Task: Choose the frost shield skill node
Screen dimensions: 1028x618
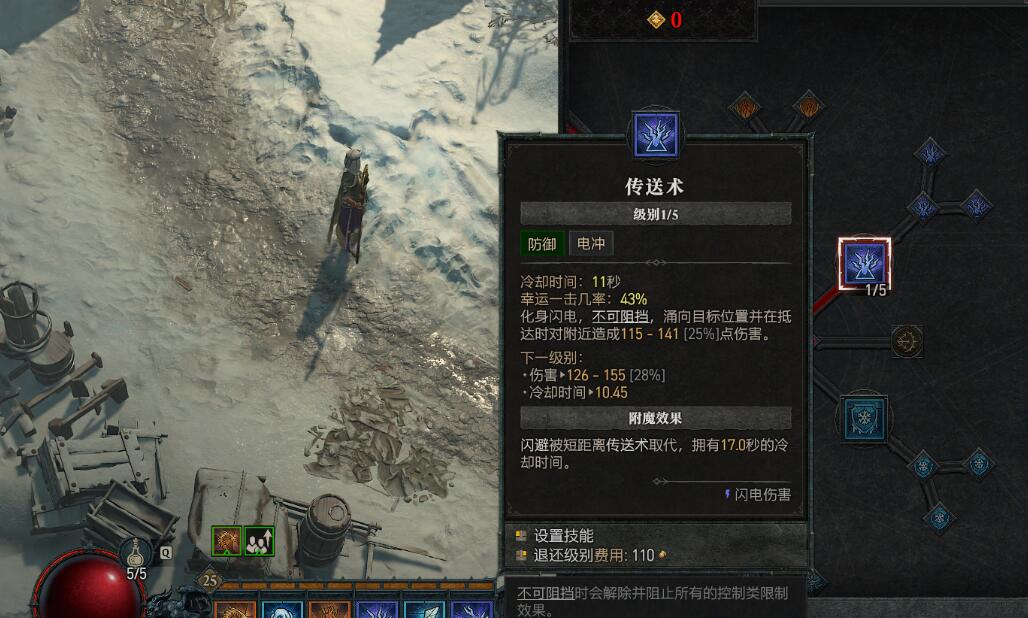Action: pyautogui.click(x=859, y=415)
